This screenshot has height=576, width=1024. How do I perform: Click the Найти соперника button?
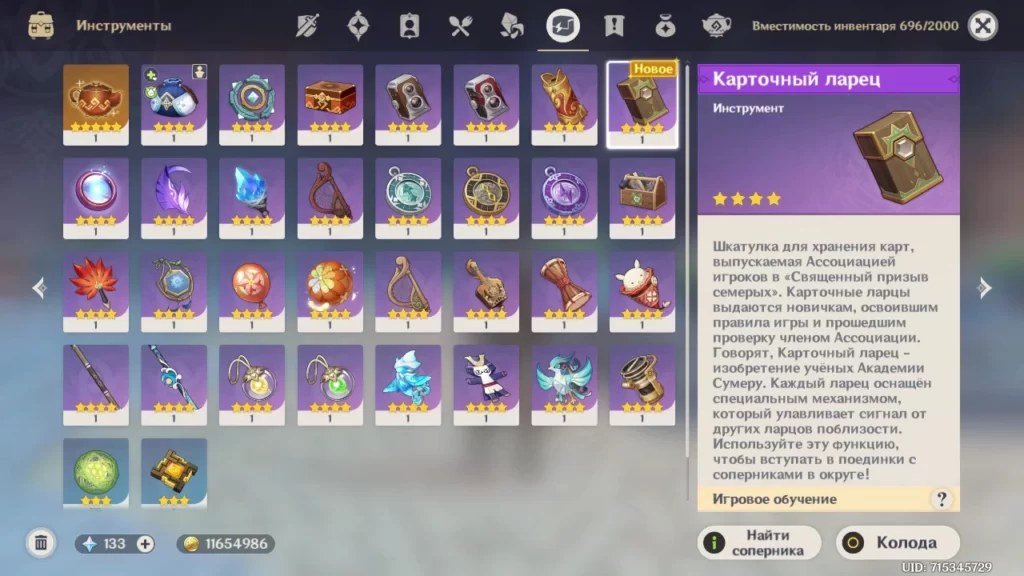[x=759, y=543]
